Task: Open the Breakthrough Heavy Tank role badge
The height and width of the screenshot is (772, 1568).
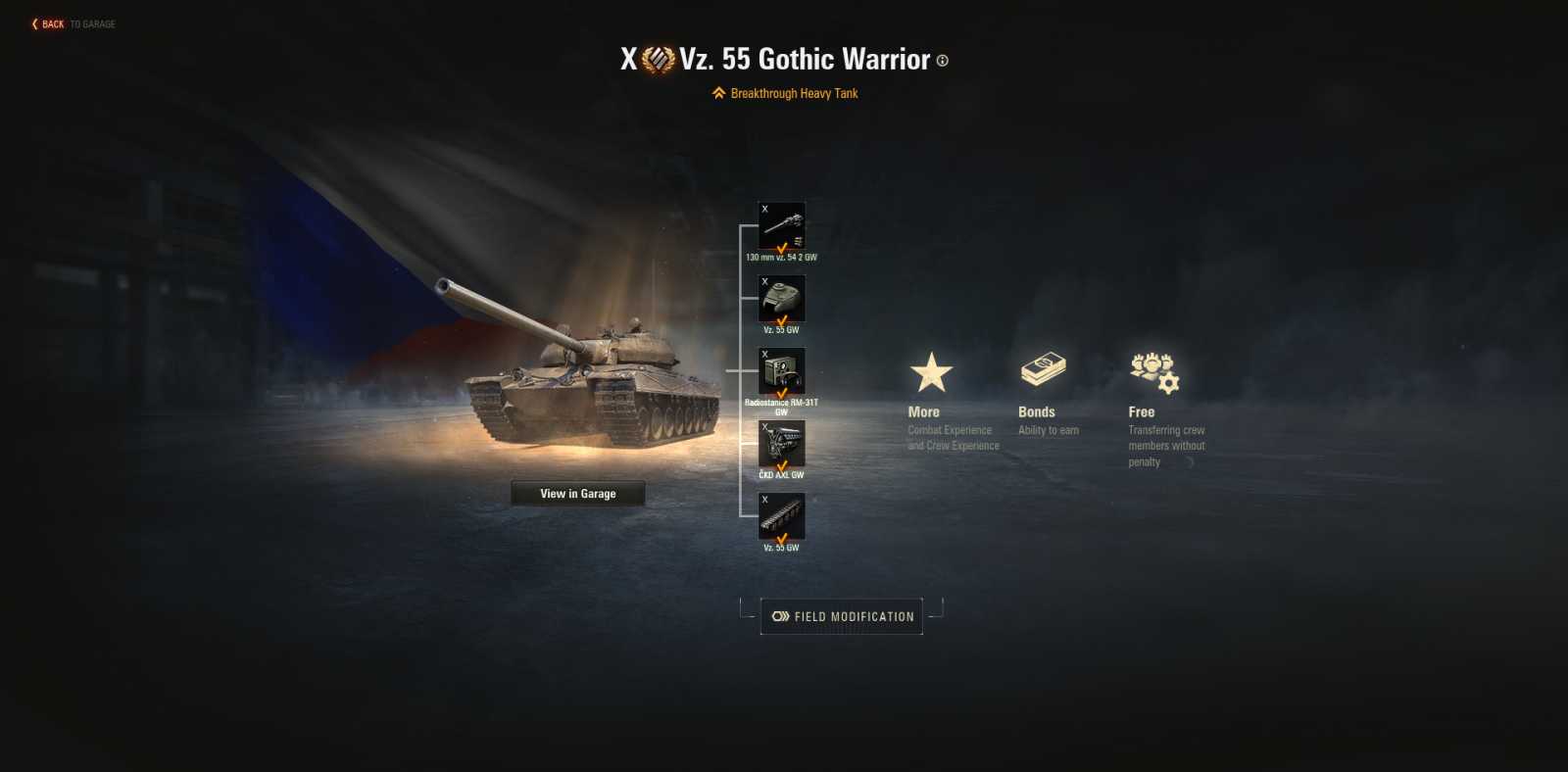Action: [784, 92]
